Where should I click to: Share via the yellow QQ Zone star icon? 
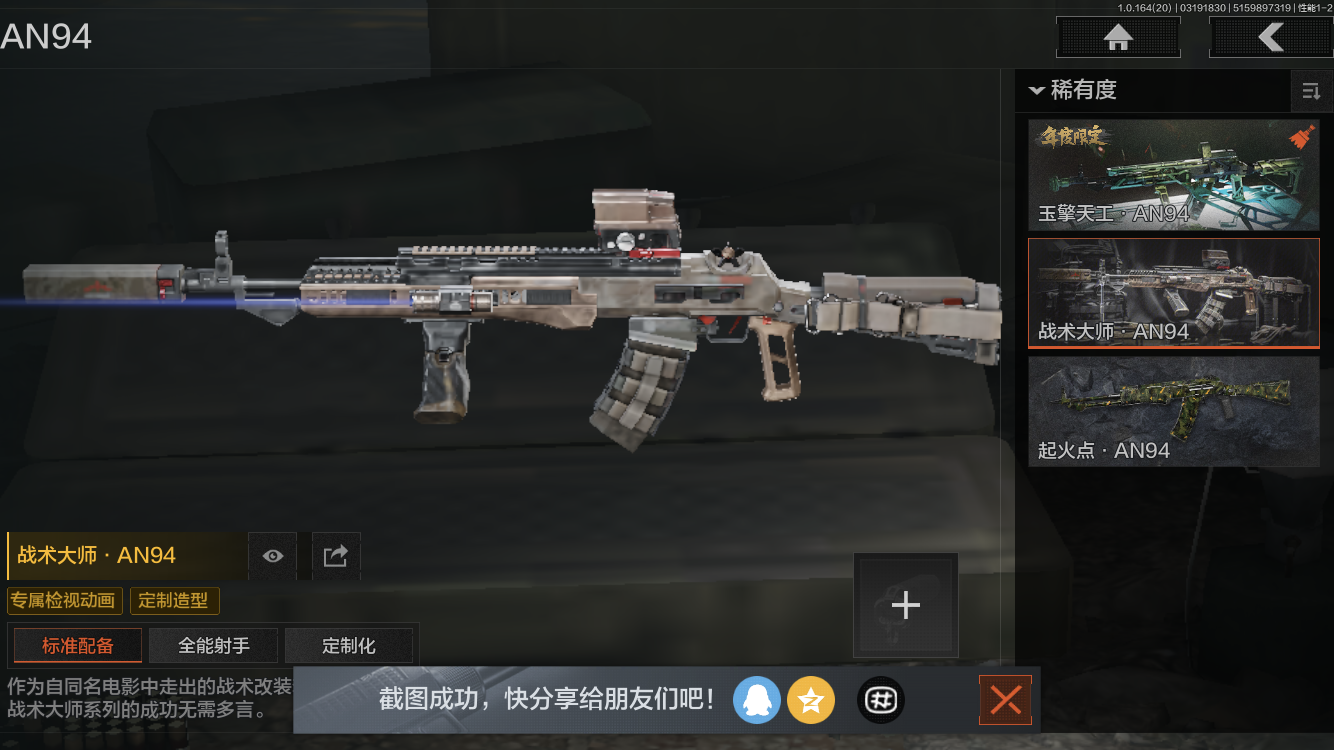[811, 700]
